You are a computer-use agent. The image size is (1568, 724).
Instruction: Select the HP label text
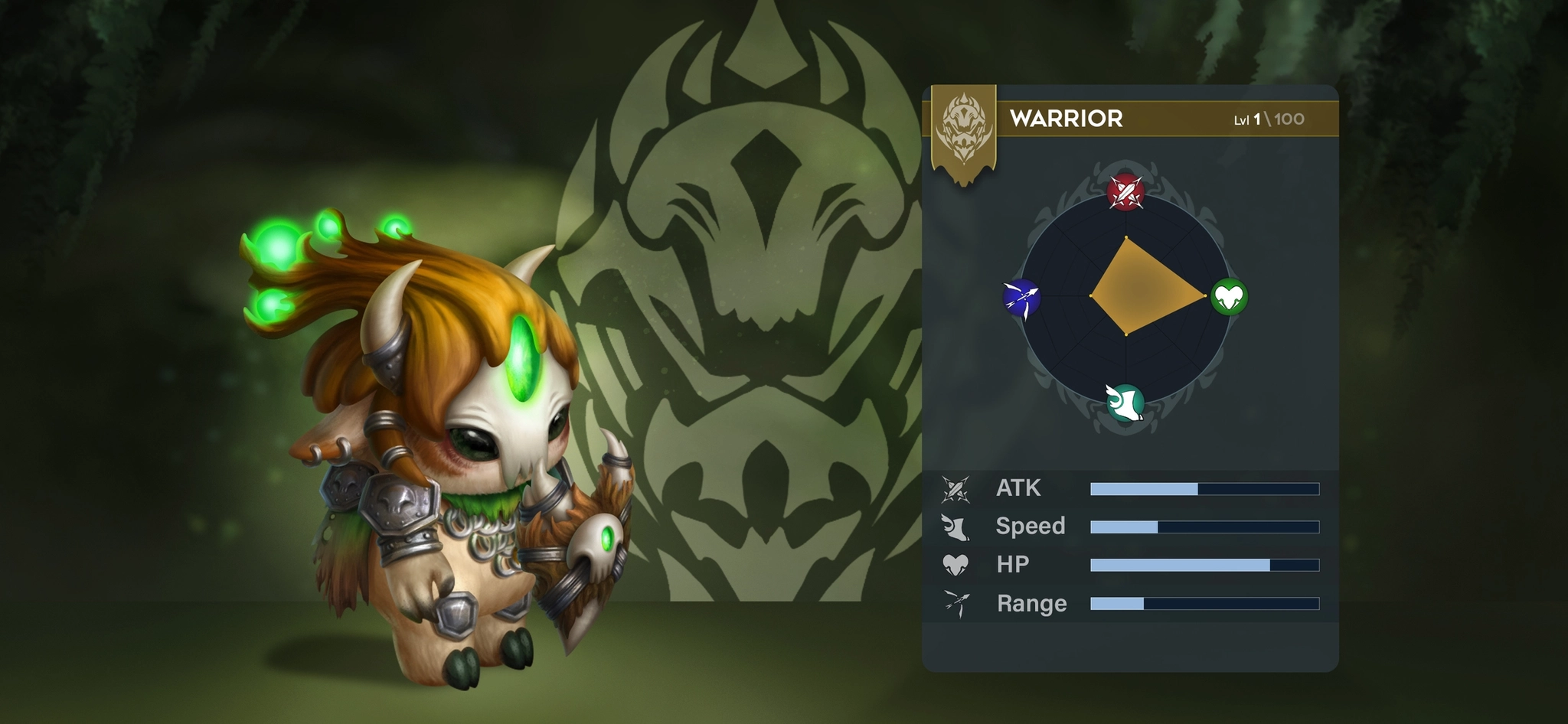(1014, 565)
